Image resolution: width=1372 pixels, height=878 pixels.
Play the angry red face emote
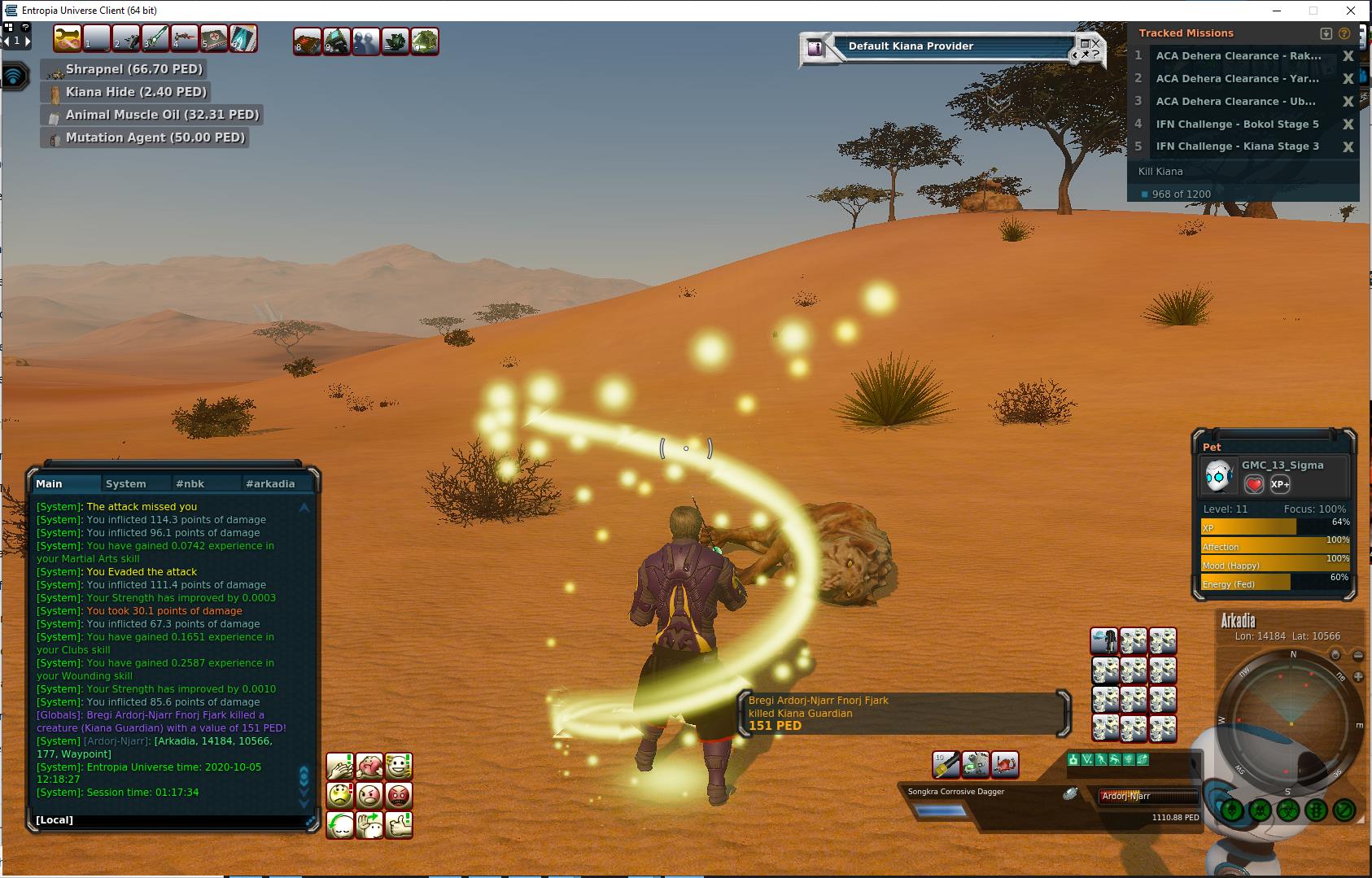pyautogui.click(x=399, y=795)
